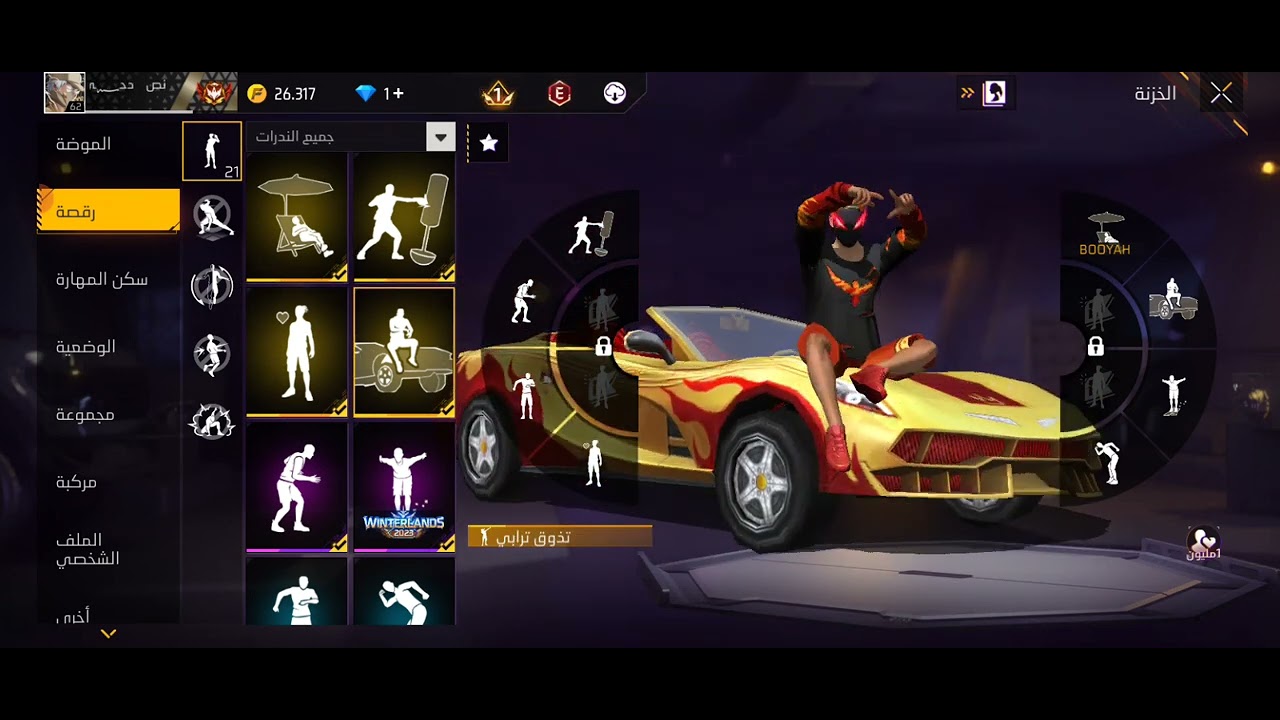1280x720 pixels.
Task: Select the Winterlands 2023 emote
Action: click(404, 487)
